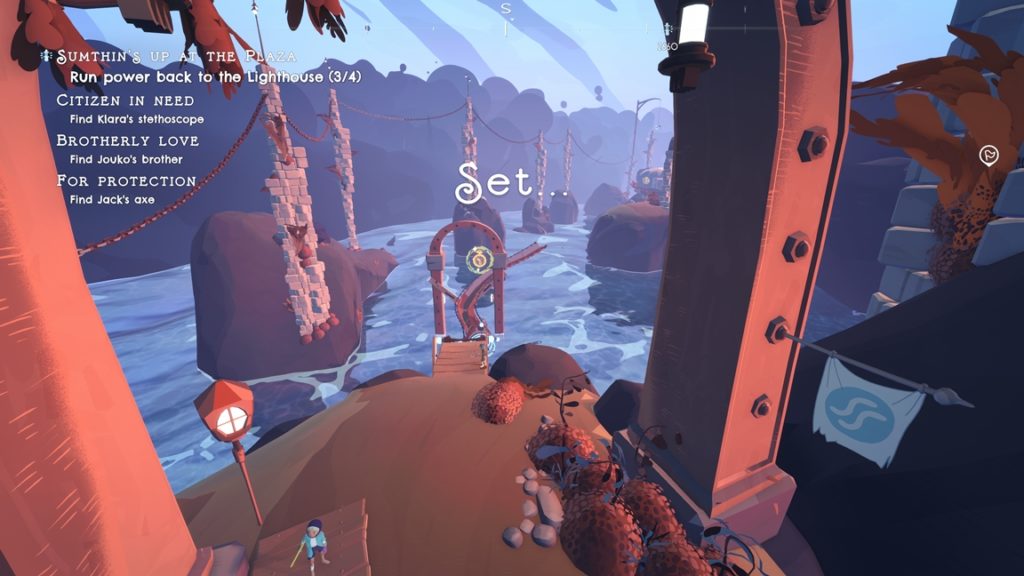The image size is (1024, 576).
Task: Choose the Brotherly love quest entry
Action: pyautogui.click(x=127, y=141)
